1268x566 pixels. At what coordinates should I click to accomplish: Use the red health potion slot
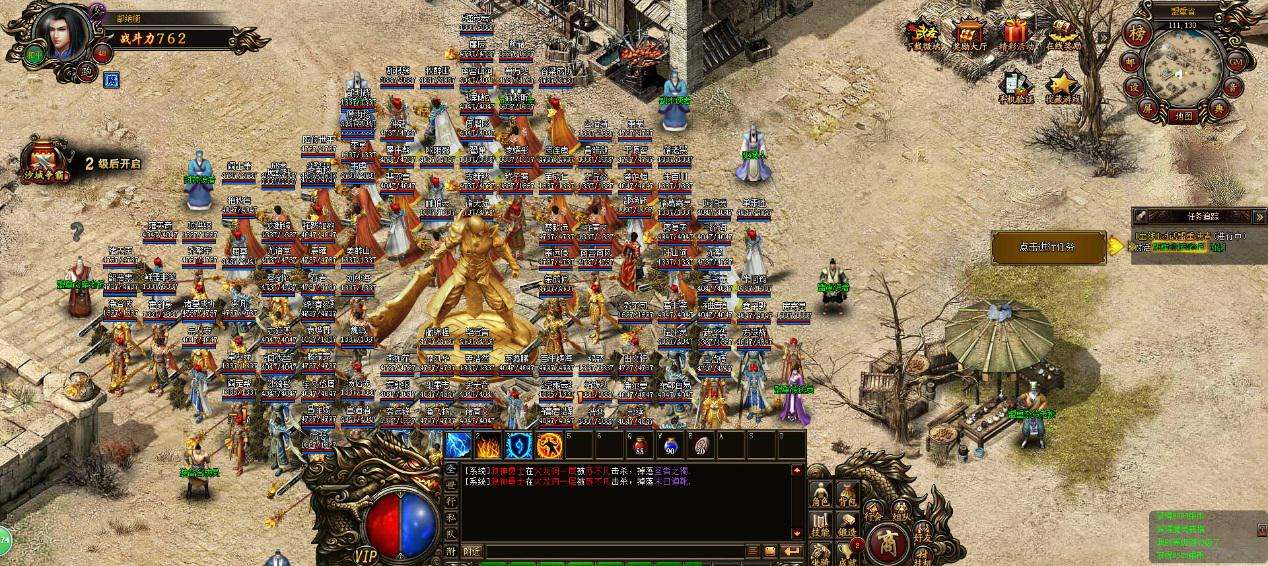click(639, 446)
